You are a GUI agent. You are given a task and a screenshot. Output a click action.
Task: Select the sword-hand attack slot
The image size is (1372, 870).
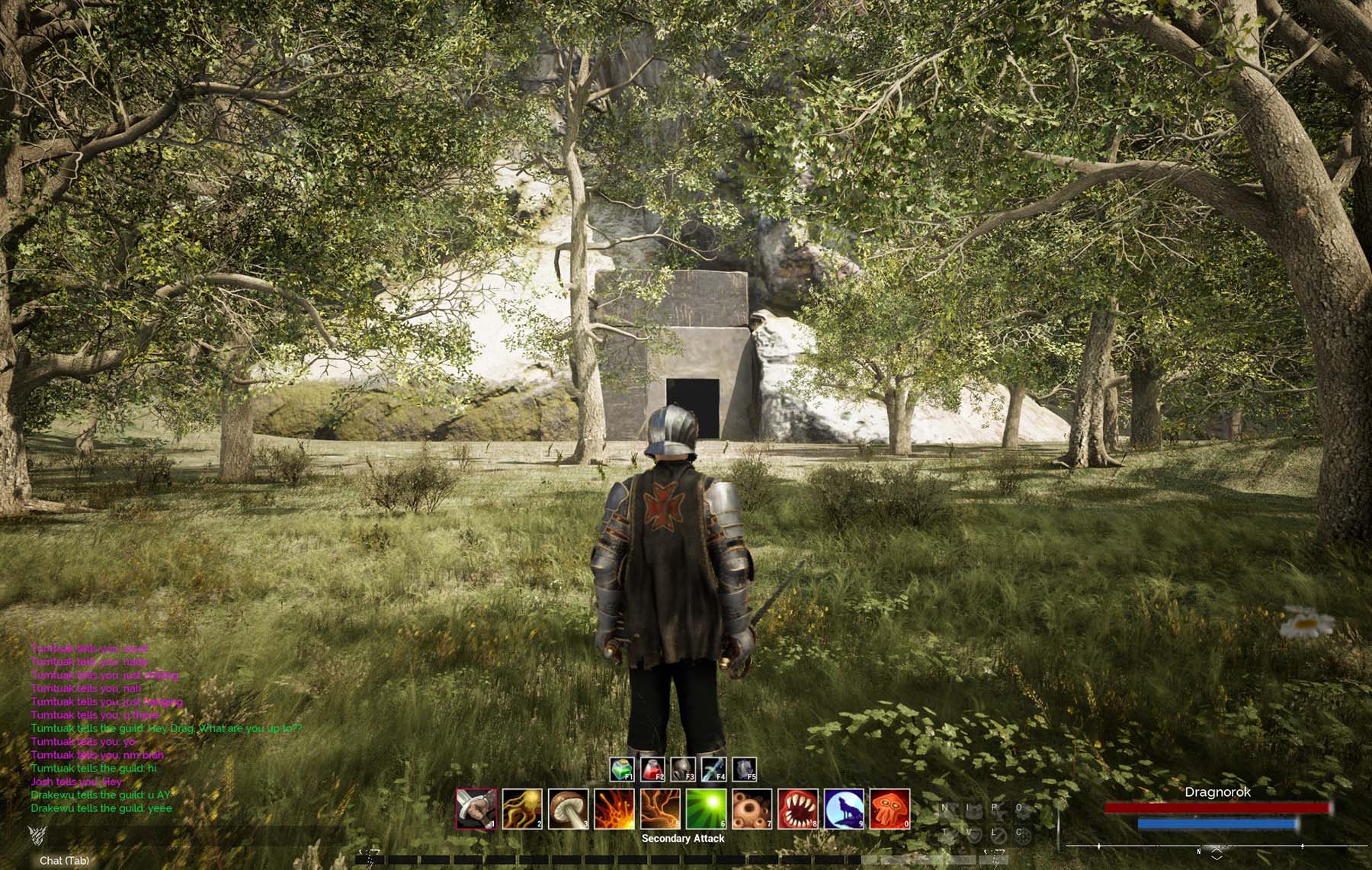coord(476,809)
